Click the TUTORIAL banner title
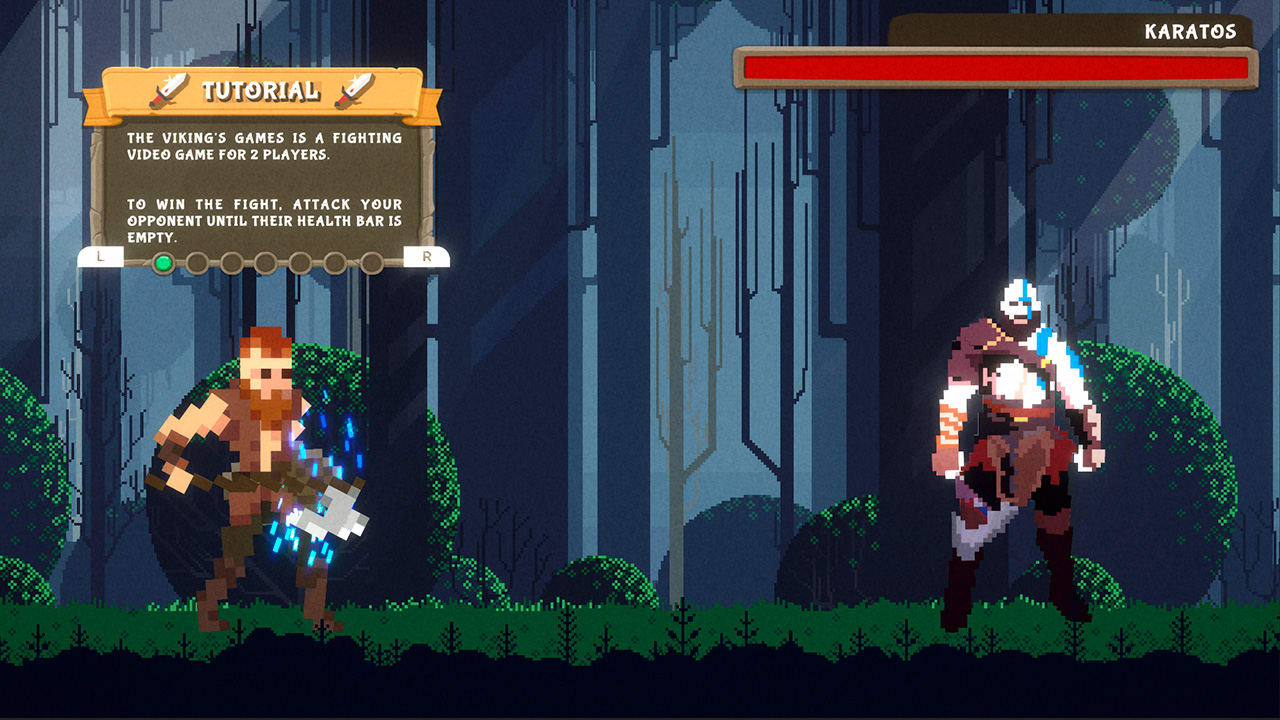The width and height of the screenshot is (1280, 720). coord(261,90)
